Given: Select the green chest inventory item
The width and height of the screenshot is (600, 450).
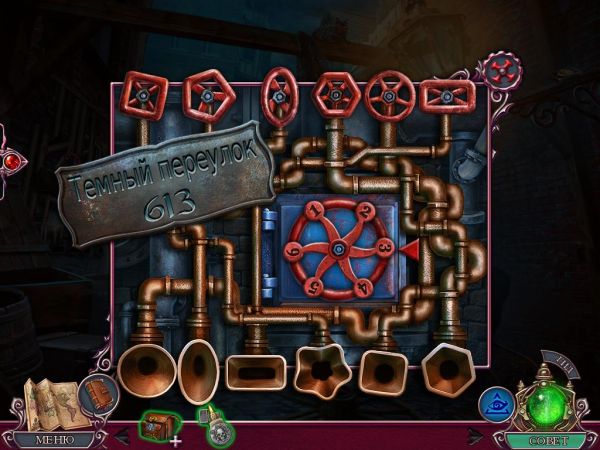Looking at the screenshot, I should coord(156,426).
